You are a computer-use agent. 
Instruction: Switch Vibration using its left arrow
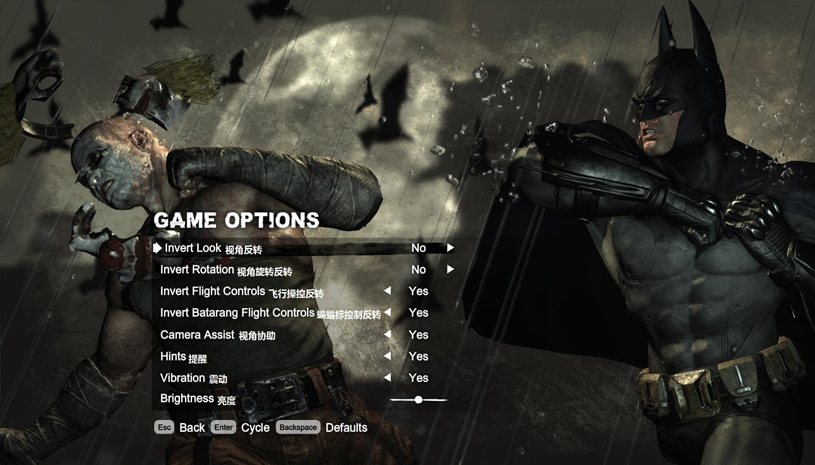coord(387,379)
